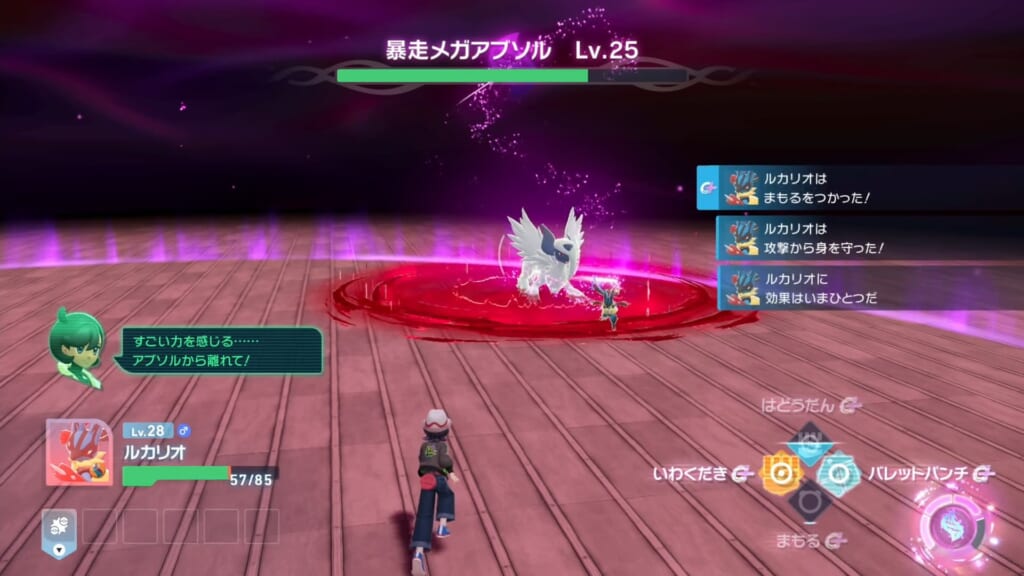Select Lucario's active Pokémon portrait
Image resolution: width=1024 pixels, height=576 pixels.
click(x=78, y=452)
